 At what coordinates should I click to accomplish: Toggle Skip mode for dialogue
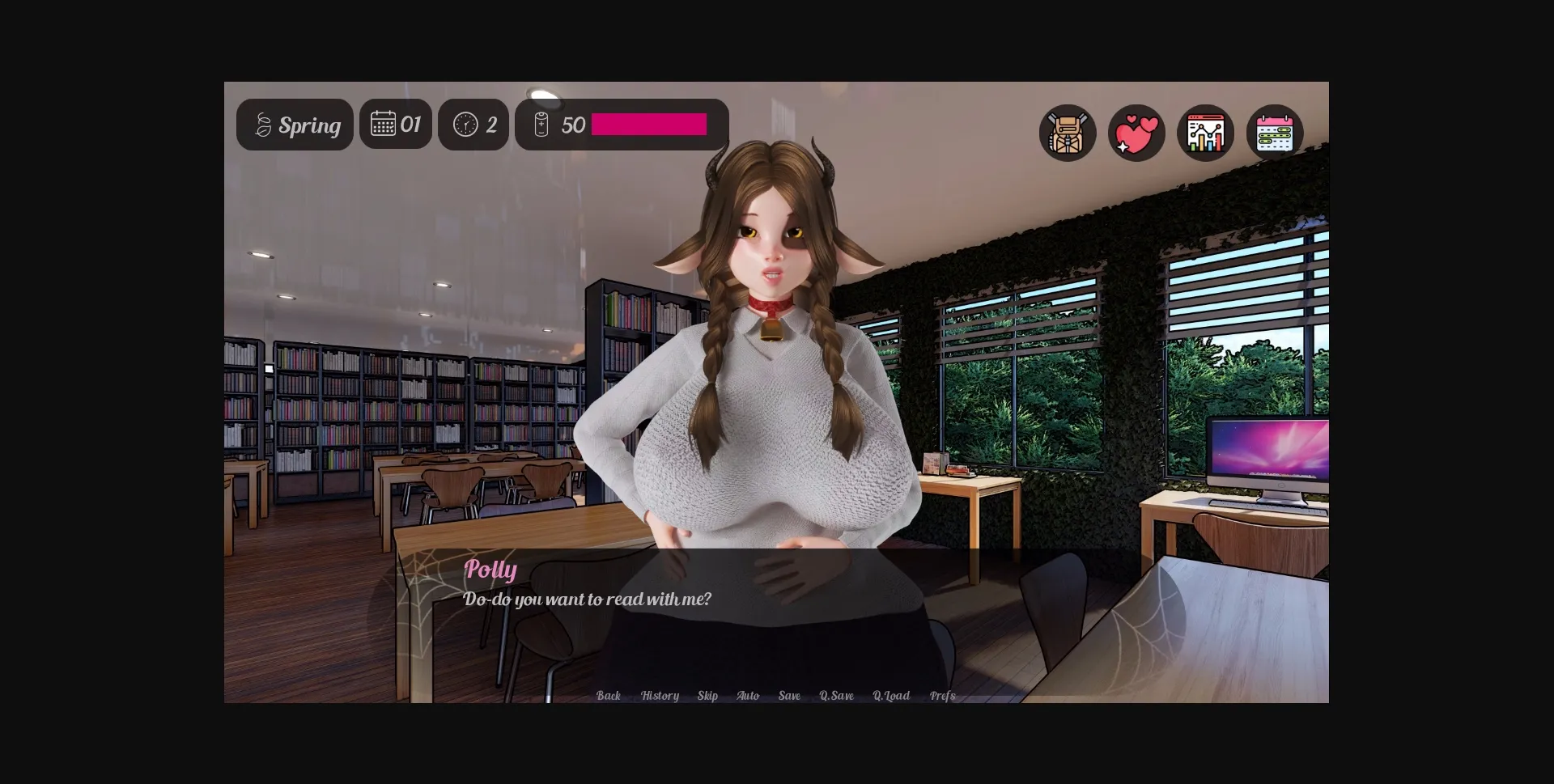click(707, 696)
